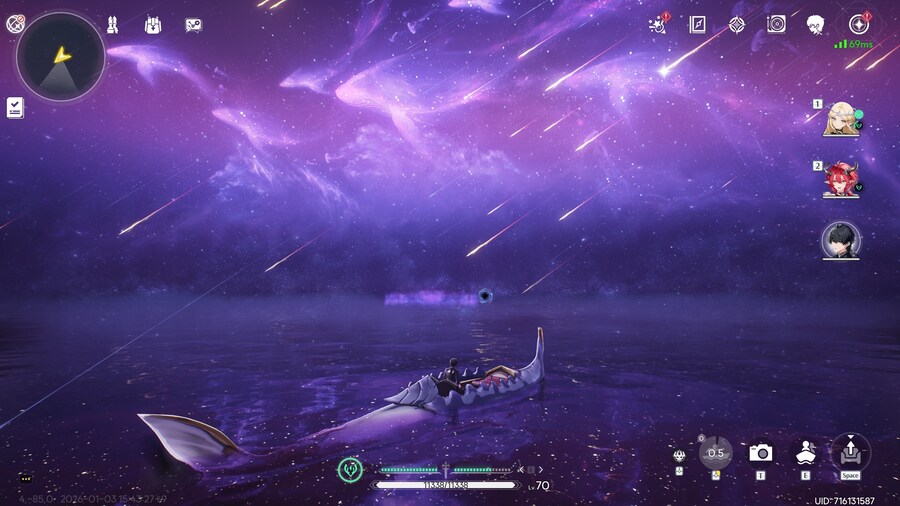Click the boat rider action icon
This screenshot has width=900, height=506.
[x=805, y=453]
